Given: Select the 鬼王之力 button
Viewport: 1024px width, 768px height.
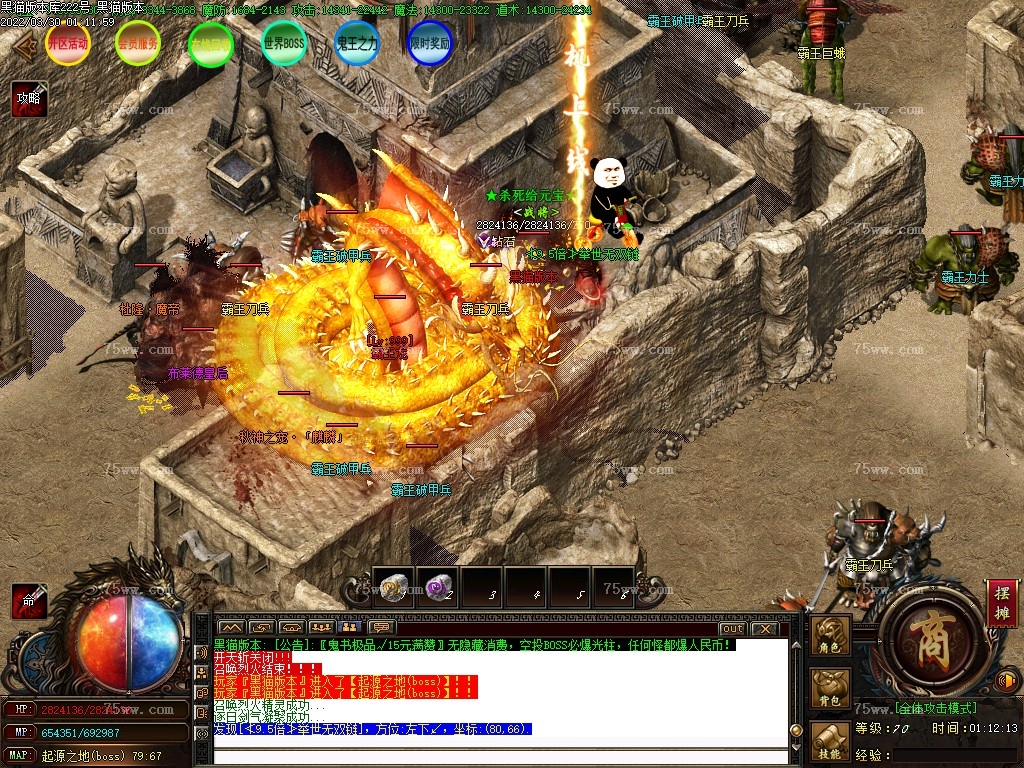Looking at the screenshot, I should coord(357,44).
